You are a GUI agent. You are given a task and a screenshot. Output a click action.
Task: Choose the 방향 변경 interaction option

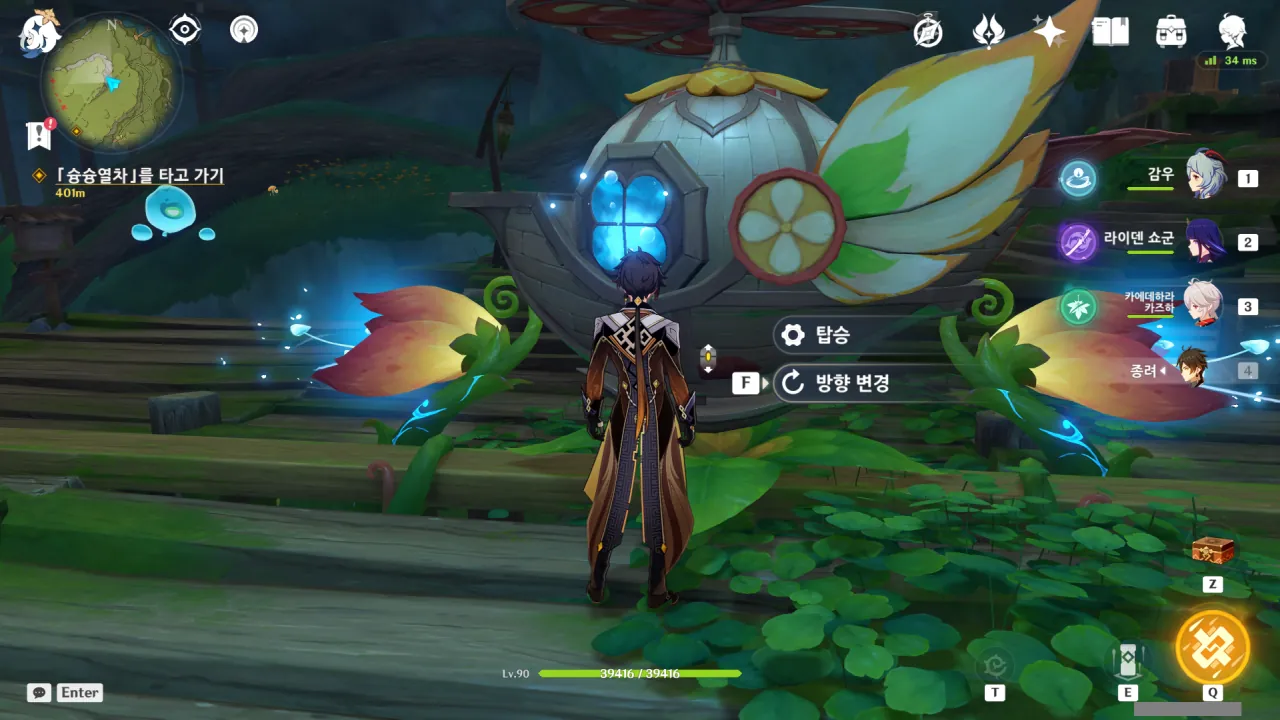coord(850,383)
